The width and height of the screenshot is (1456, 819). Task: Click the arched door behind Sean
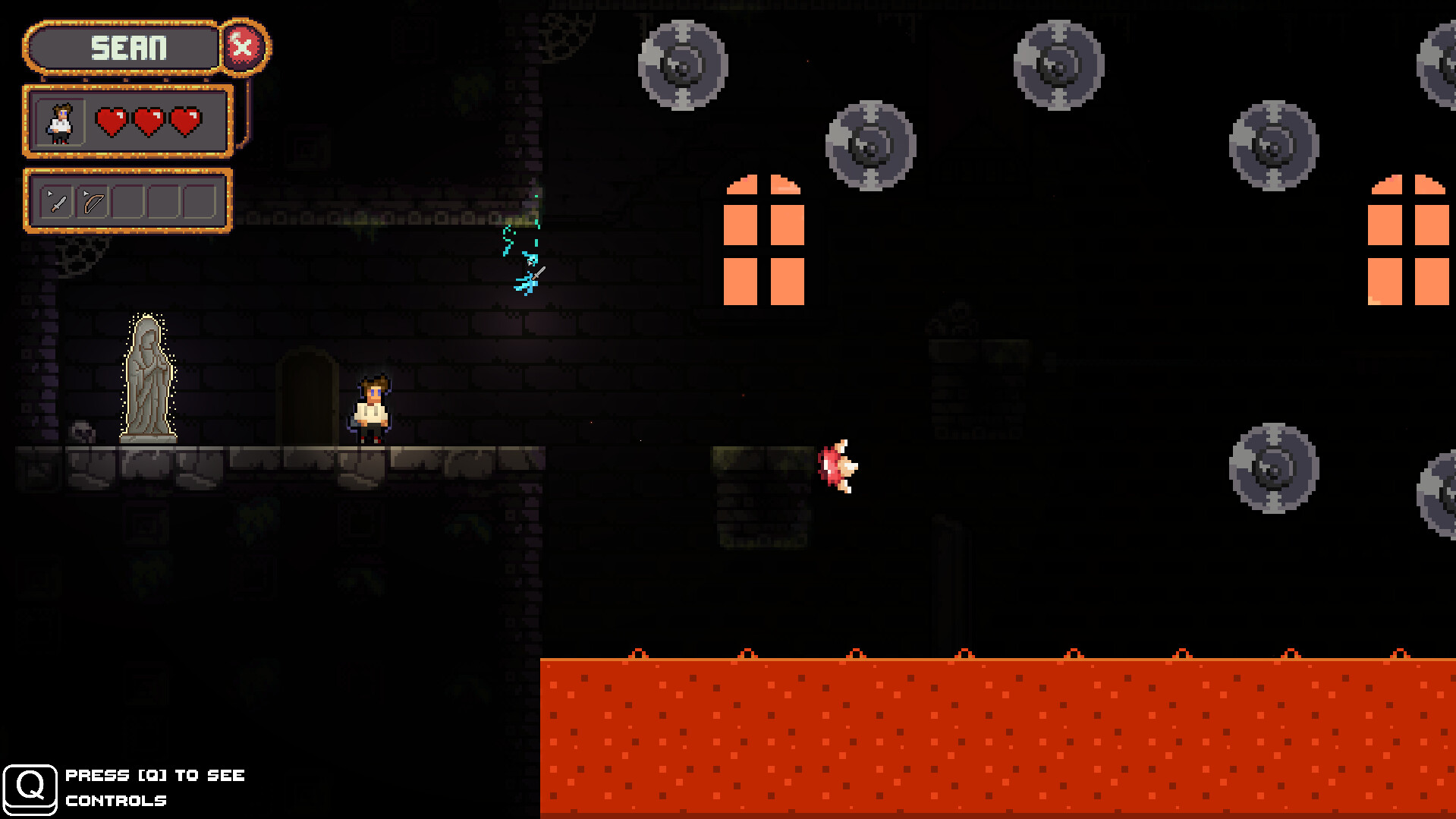pos(306,395)
